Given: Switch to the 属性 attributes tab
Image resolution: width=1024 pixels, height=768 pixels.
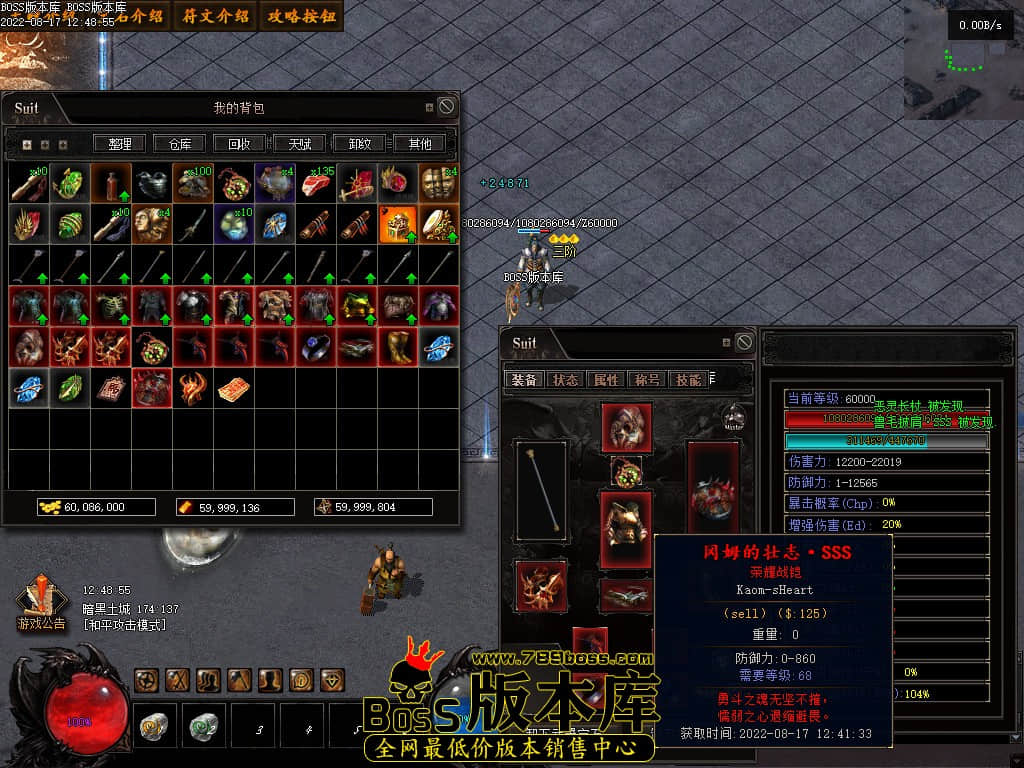Looking at the screenshot, I should point(606,380).
